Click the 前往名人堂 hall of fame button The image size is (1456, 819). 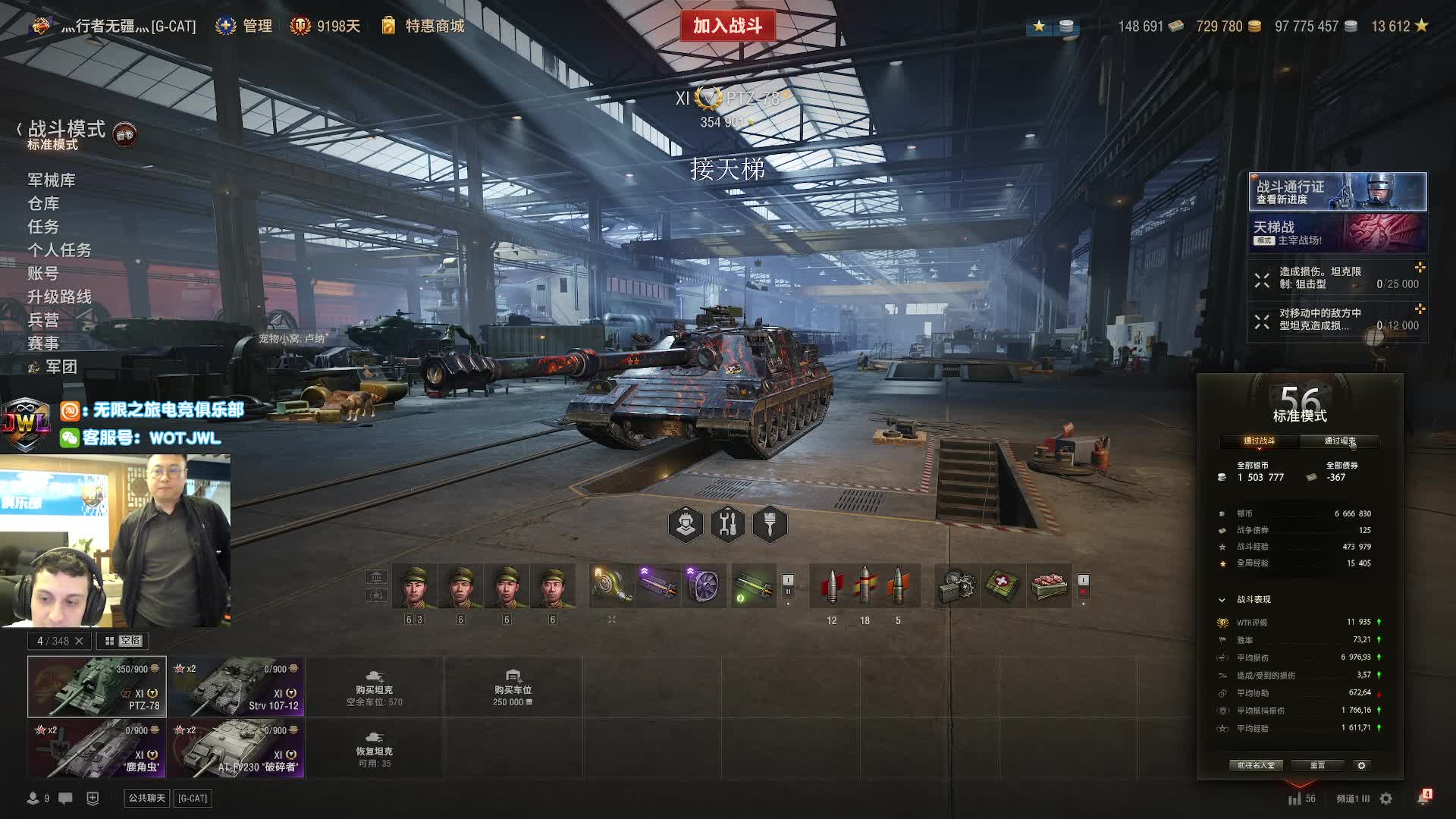click(1256, 765)
